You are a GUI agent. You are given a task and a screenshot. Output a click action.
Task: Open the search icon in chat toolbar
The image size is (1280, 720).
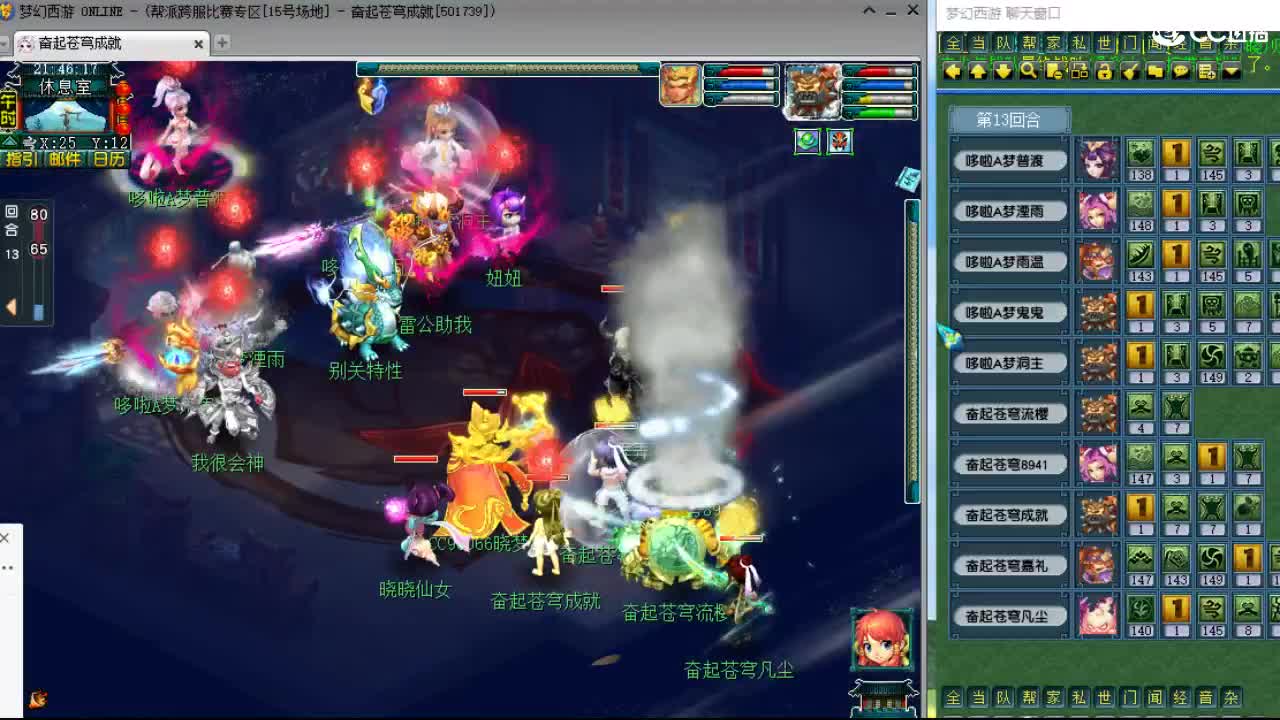(x=1029, y=72)
